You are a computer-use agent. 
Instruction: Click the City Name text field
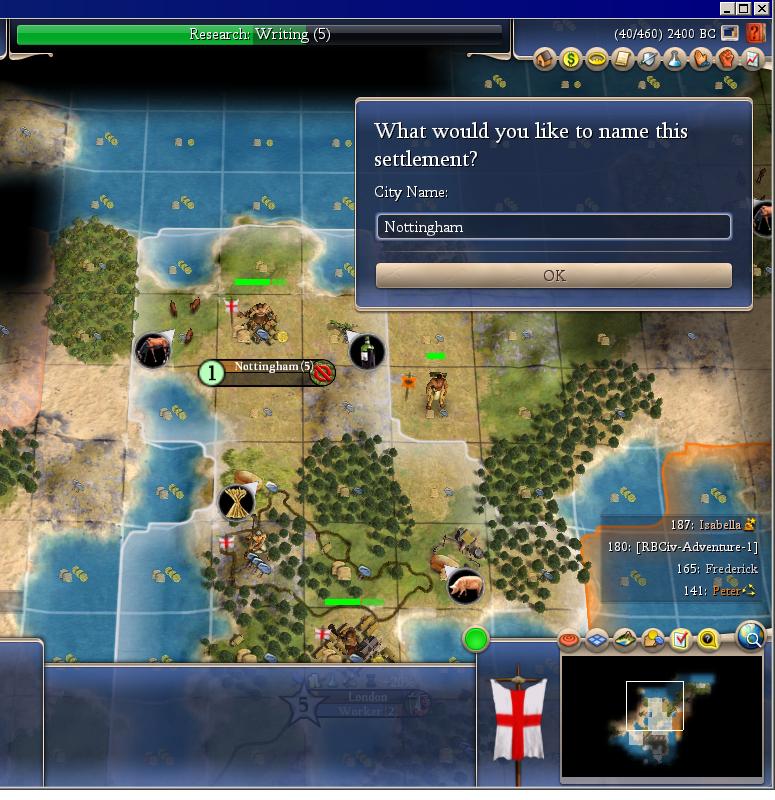click(x=553, y=227)
